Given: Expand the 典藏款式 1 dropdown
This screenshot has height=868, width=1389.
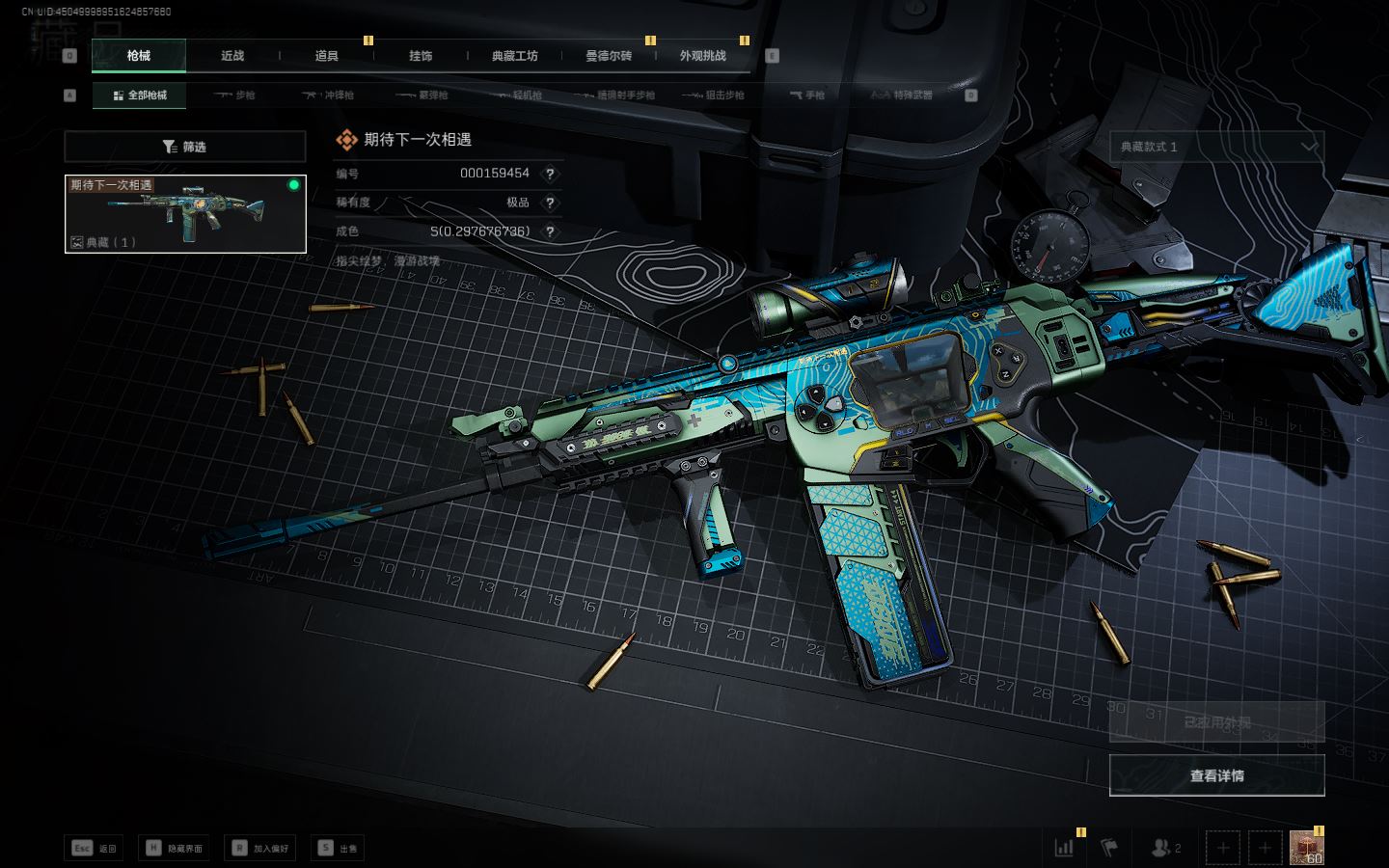Looking at the screenshot, I should (x=1216, y=147).
